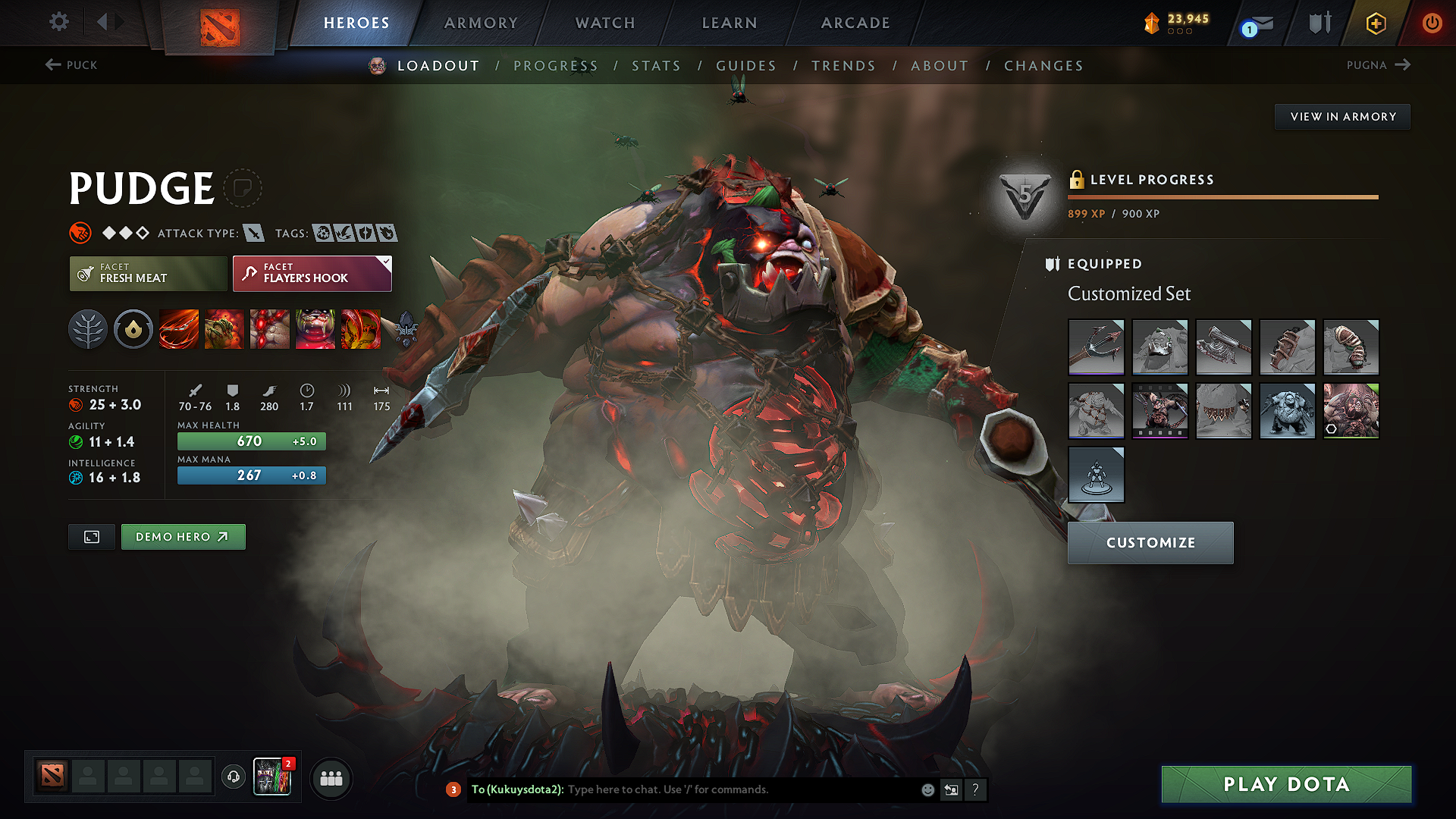Click the settings gear icon
The height and width of the screenshot is (819, 1456).
(x=58, y=22)
